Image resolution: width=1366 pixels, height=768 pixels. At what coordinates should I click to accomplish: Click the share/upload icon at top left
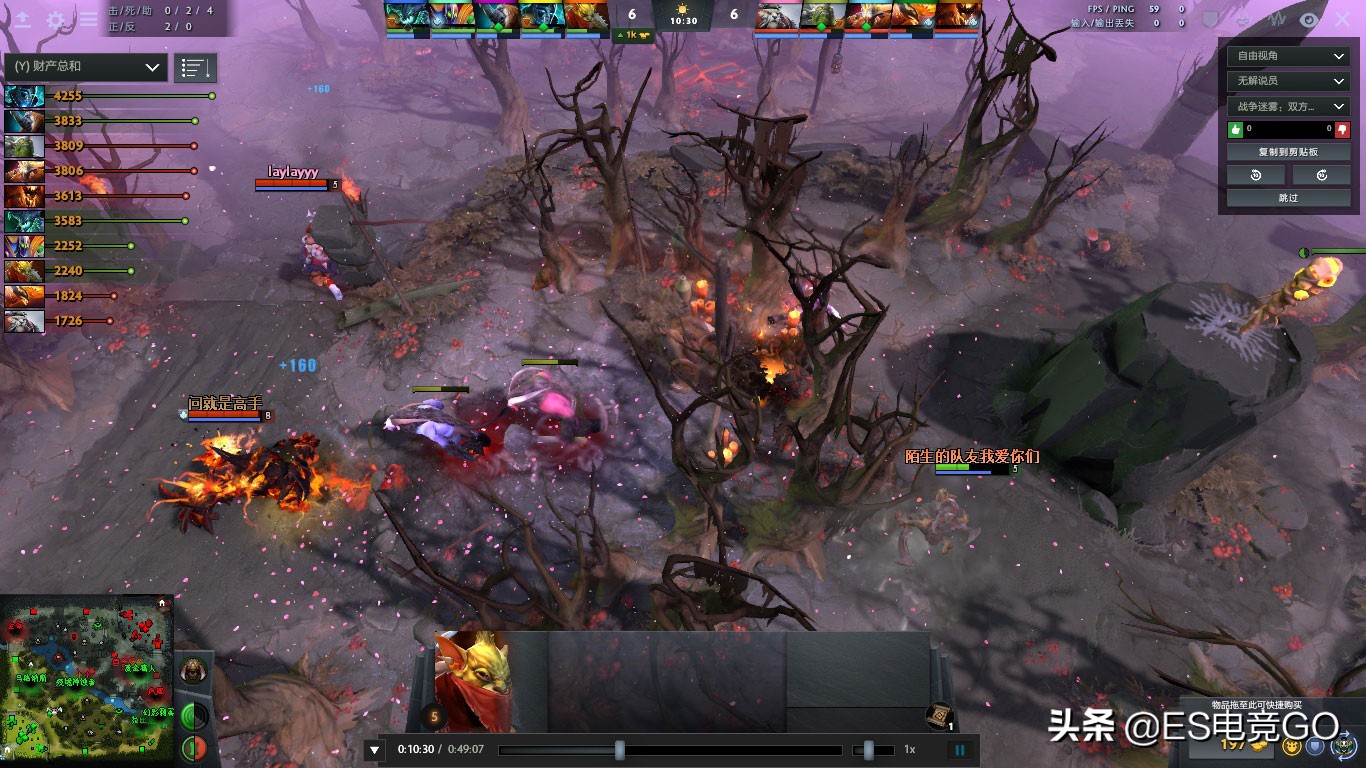pos(22,19)
